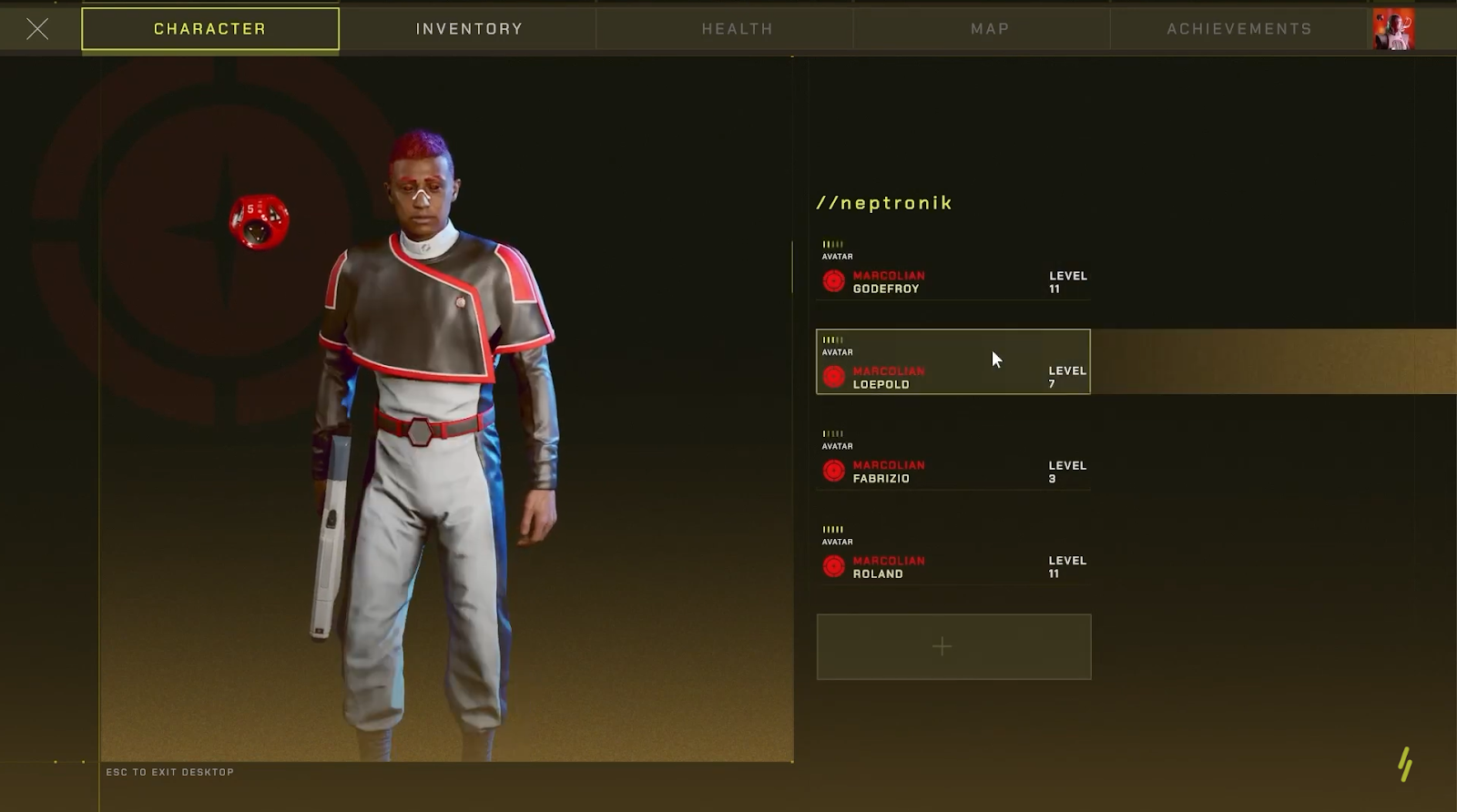Choose the Loepold level 7 avatar
1457x812 pixels.
[953, 362]
